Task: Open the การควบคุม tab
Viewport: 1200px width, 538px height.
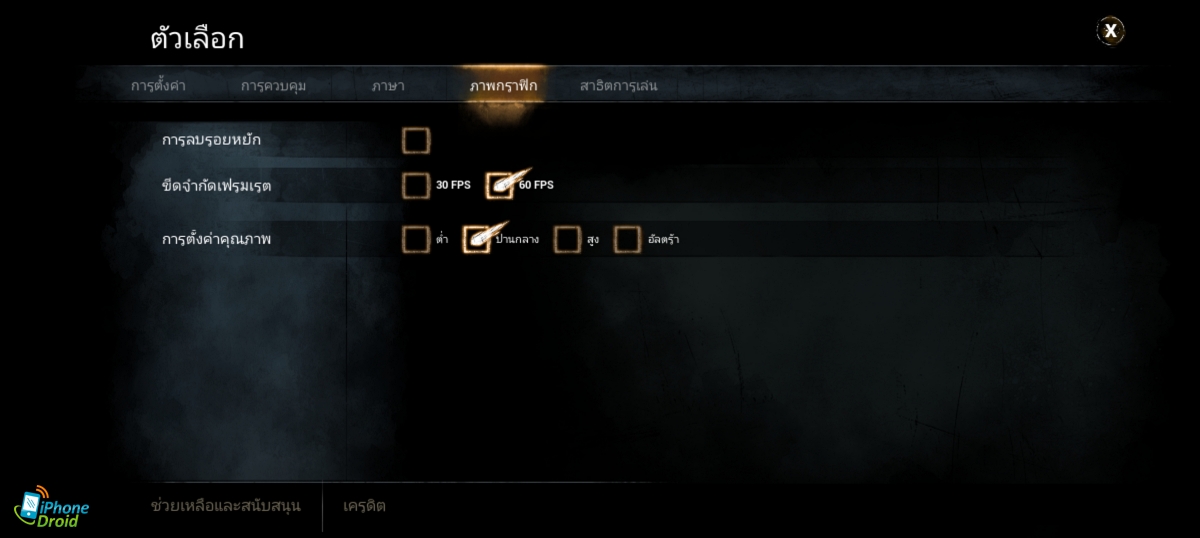Action: click(273, 86)
